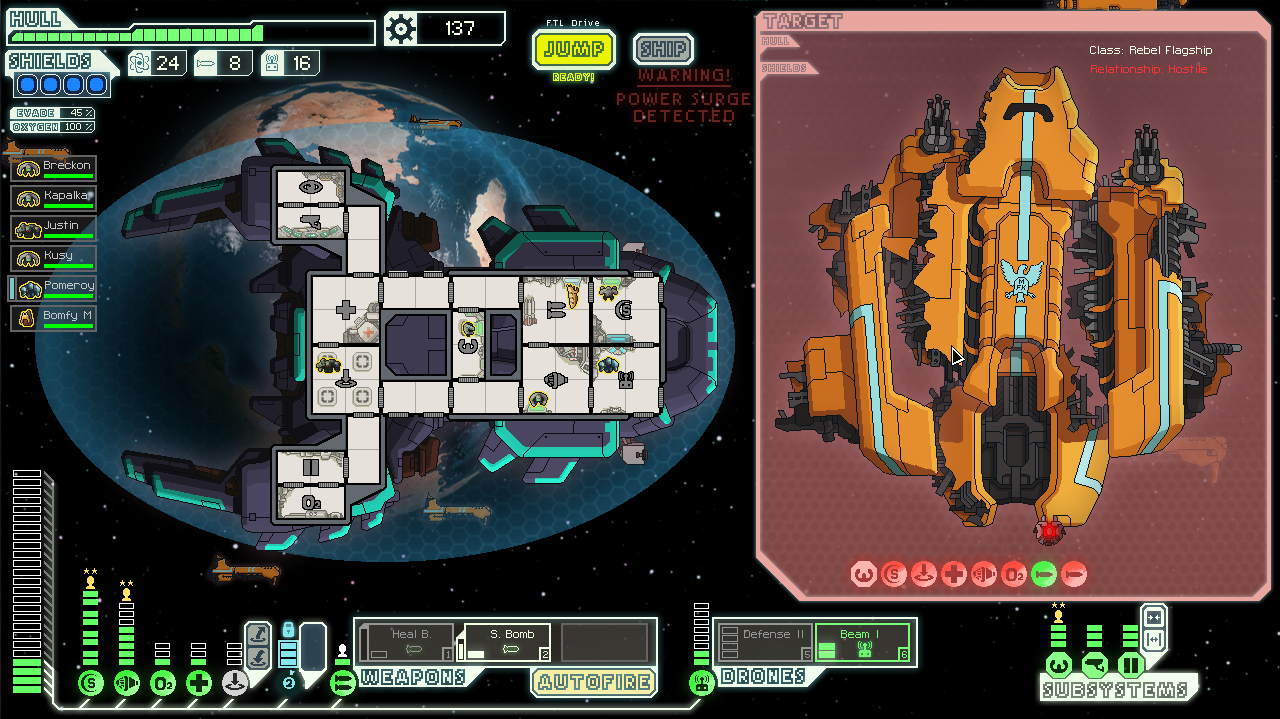
Task: Activate the Defense II drone slot
Action: [x=762, y=642]
